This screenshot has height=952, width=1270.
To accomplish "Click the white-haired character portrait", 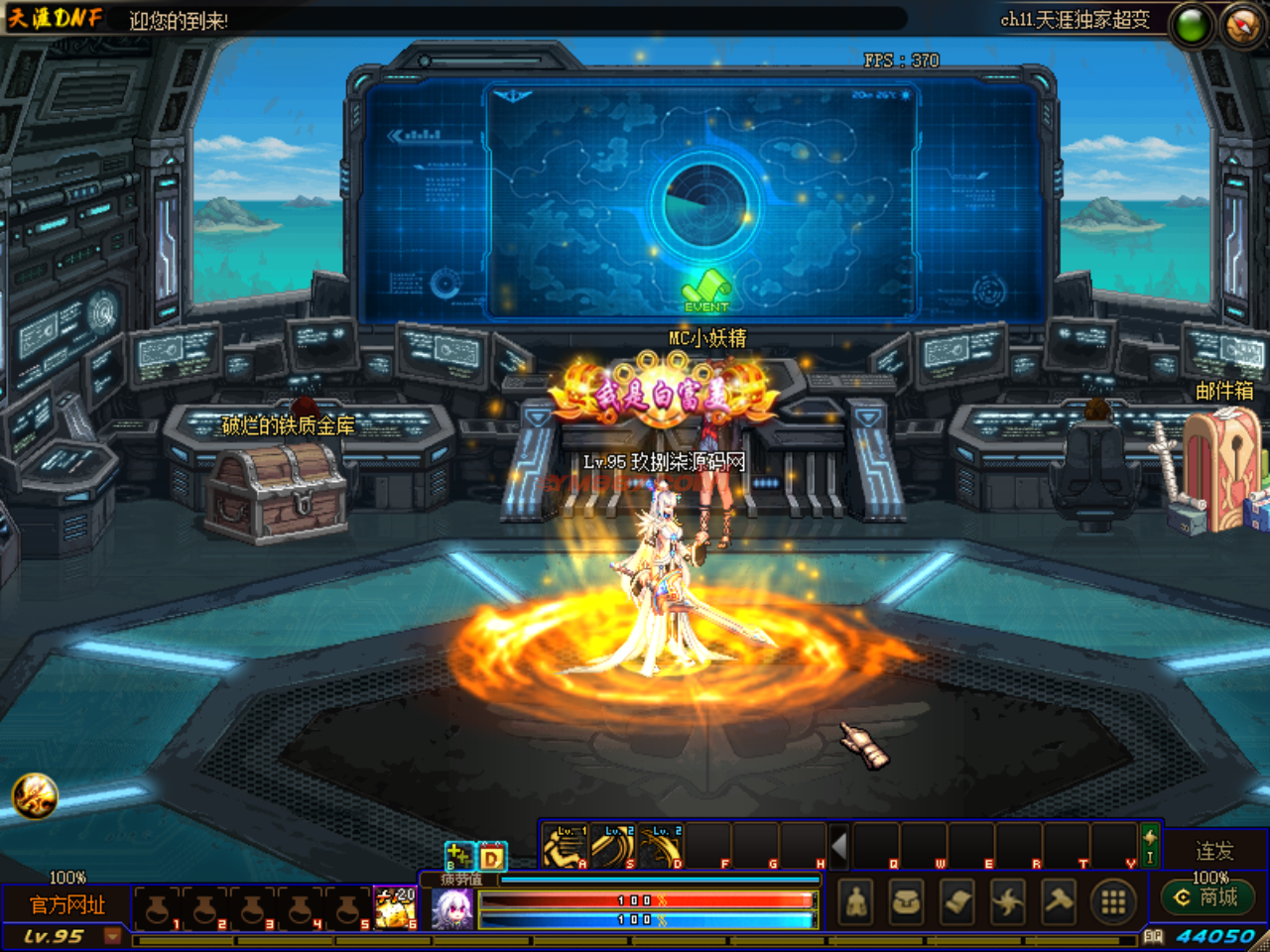I will 453,909.
